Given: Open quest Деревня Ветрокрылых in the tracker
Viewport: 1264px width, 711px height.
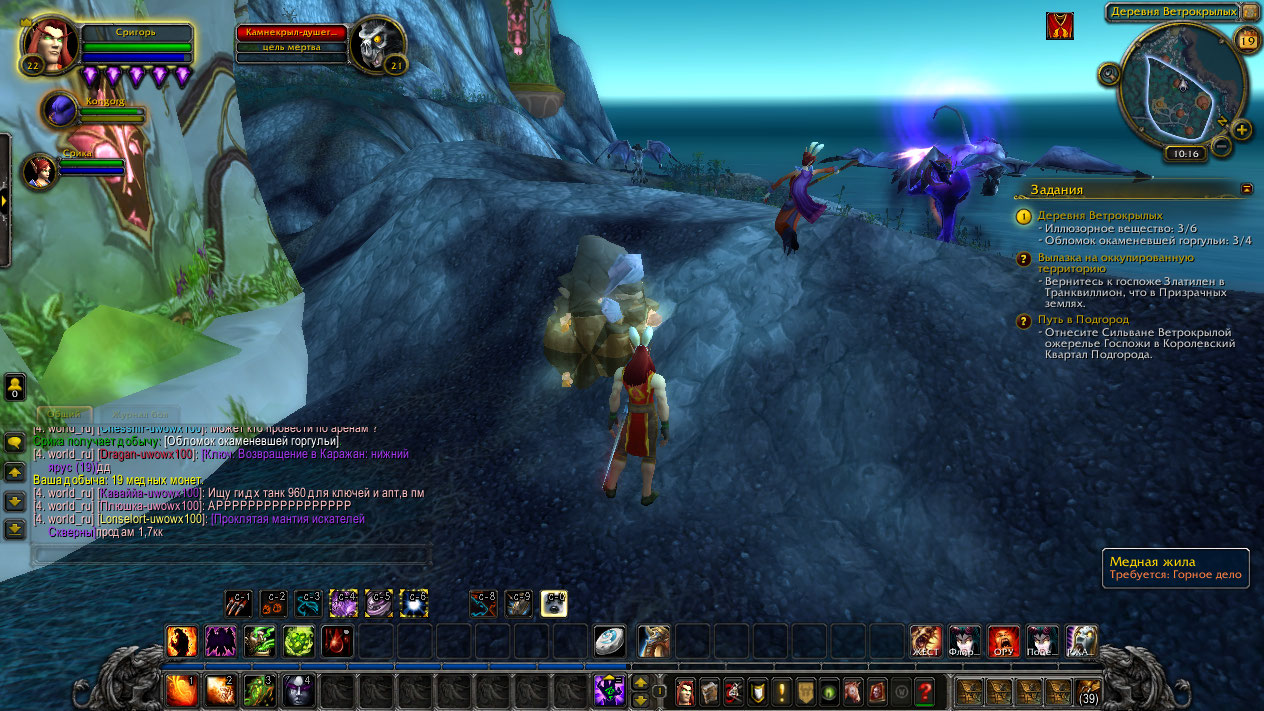Looking at the screenshot, I should pyautogui.click(x=1099, y=215).
